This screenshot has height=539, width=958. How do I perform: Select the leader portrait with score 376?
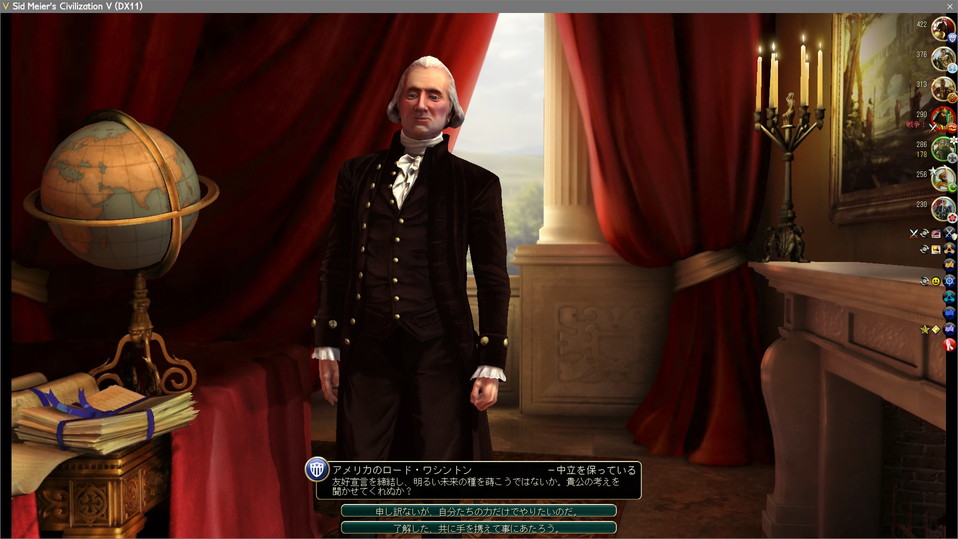tap(943, 59)
